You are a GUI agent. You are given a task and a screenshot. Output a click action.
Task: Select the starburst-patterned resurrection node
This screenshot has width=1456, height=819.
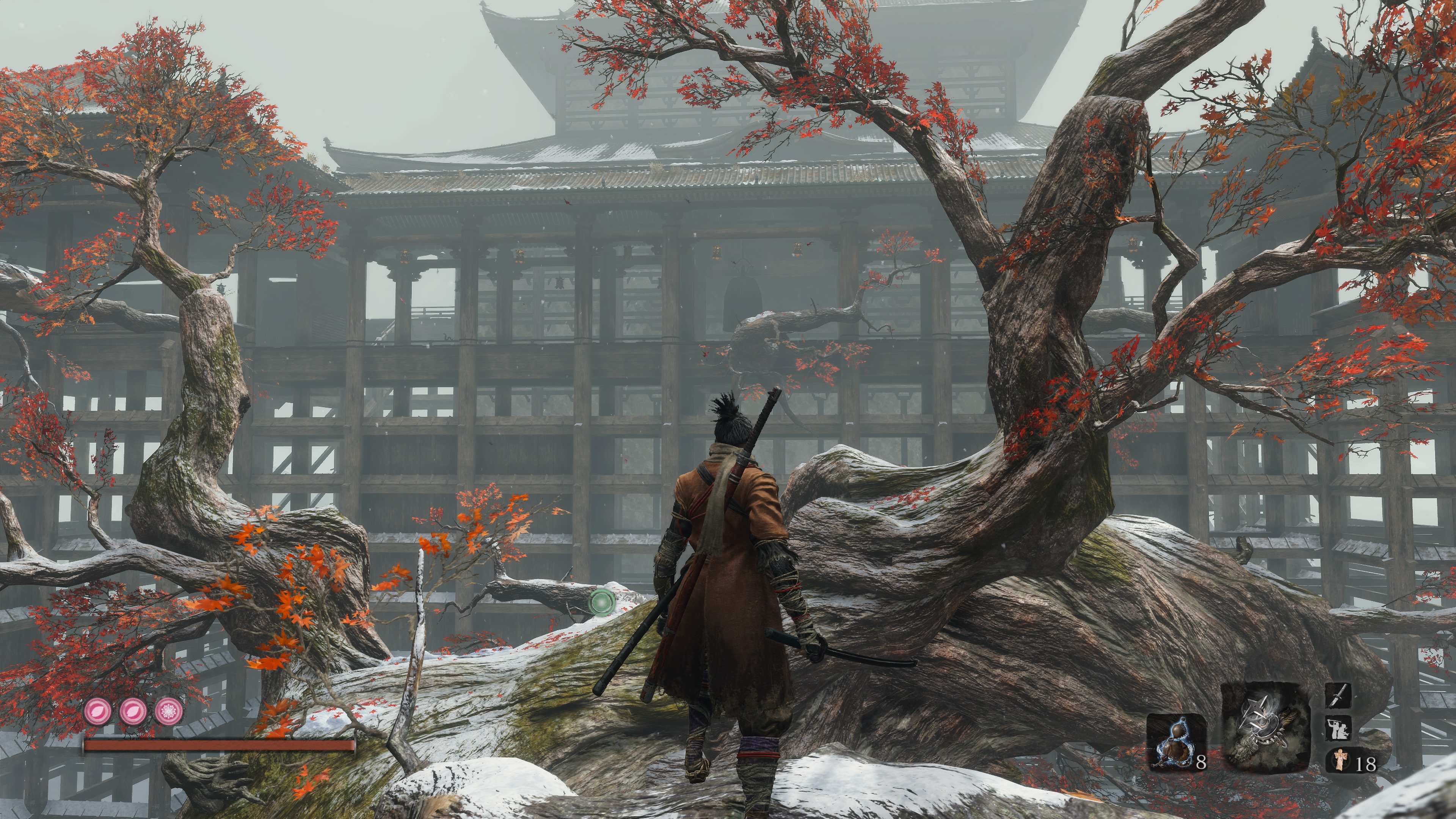tap(168, 711)
